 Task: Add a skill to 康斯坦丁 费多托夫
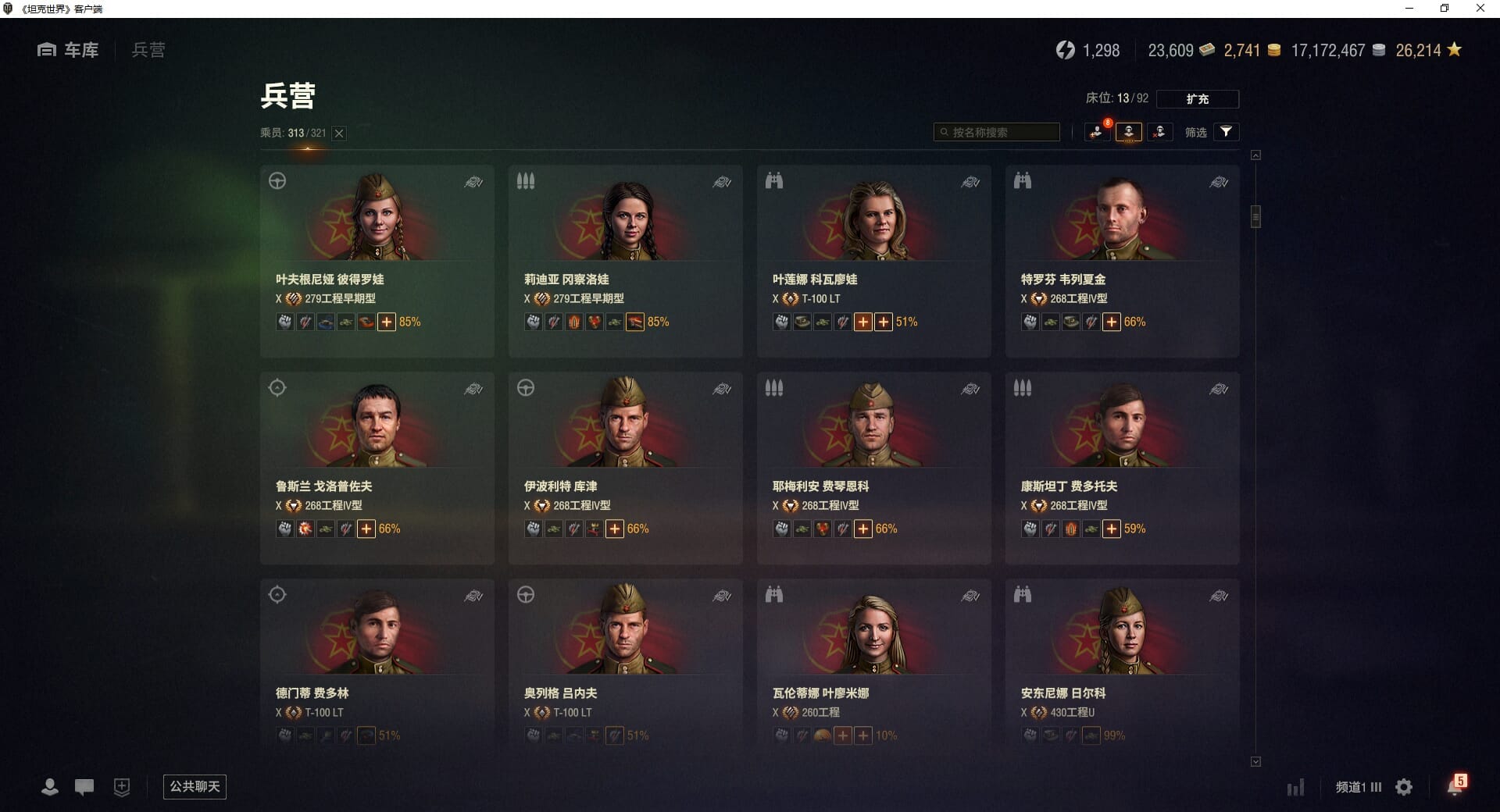coord(1111,529)
